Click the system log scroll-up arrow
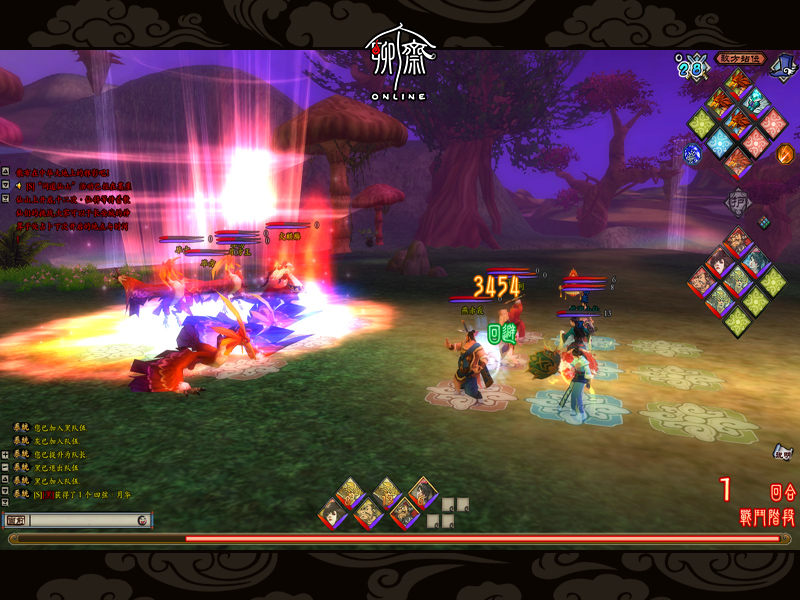800x600 pixels. click(5, 172)
